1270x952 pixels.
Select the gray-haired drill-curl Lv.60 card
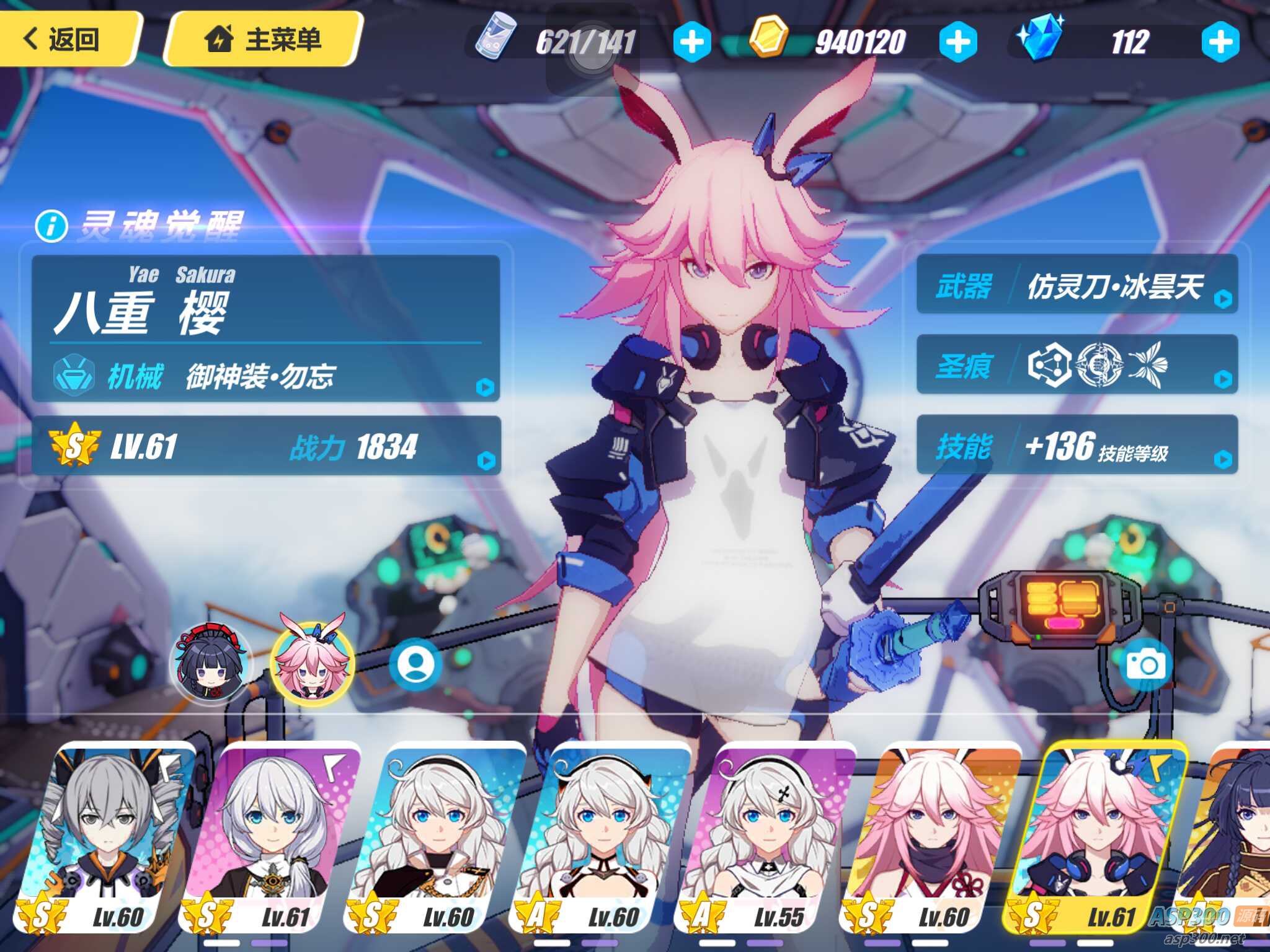[x=105, y=837]
